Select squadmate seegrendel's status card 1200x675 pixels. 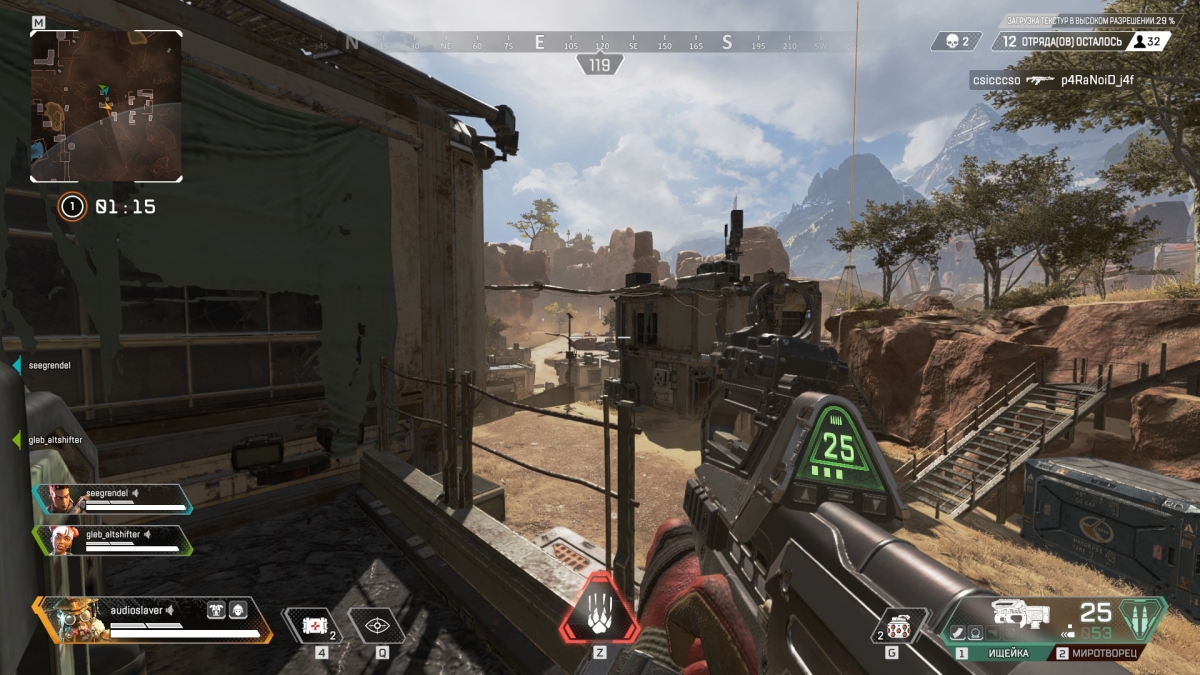click(x=112, y=497)
